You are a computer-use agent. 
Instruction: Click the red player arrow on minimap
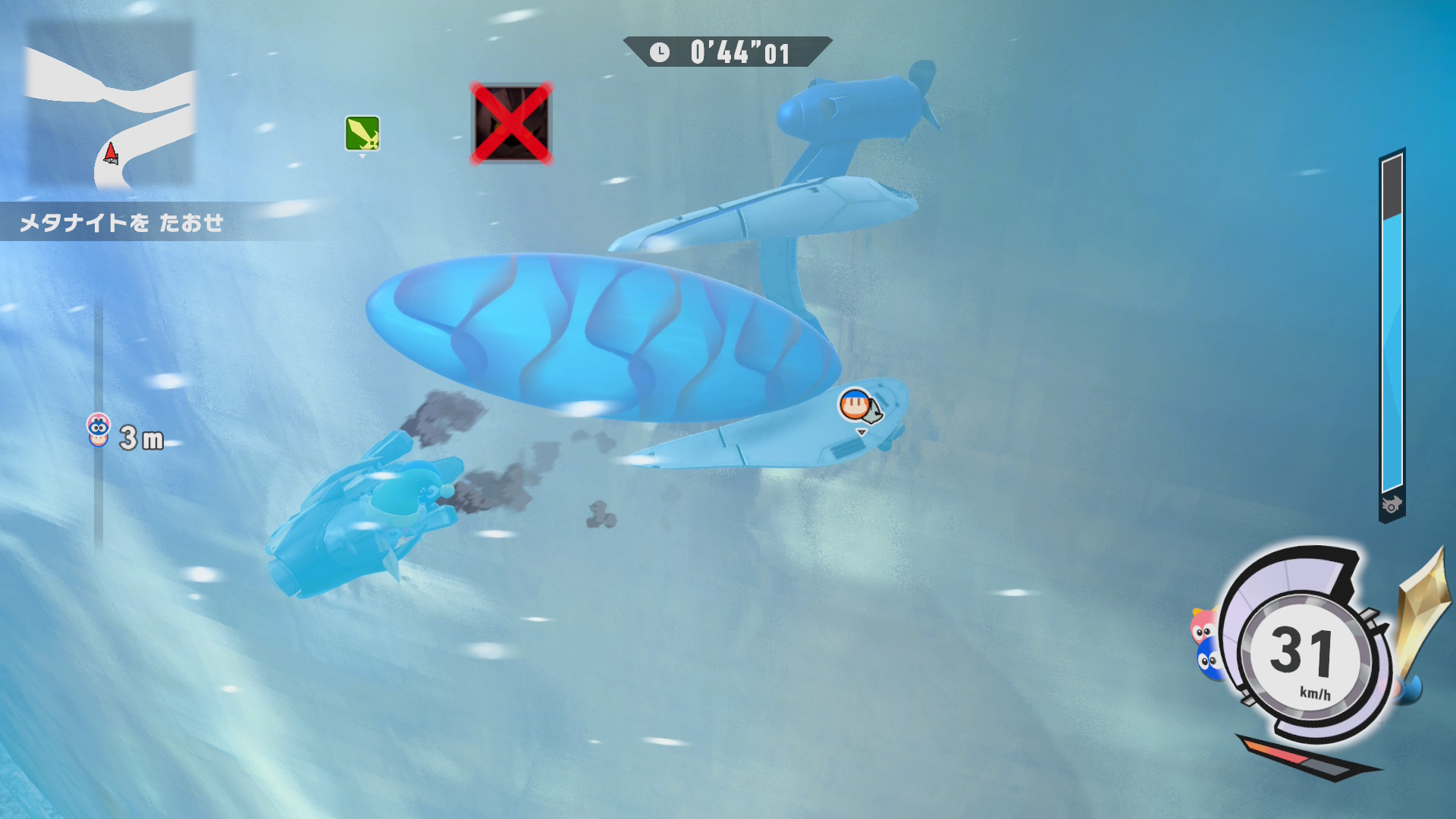pos(111,154)
